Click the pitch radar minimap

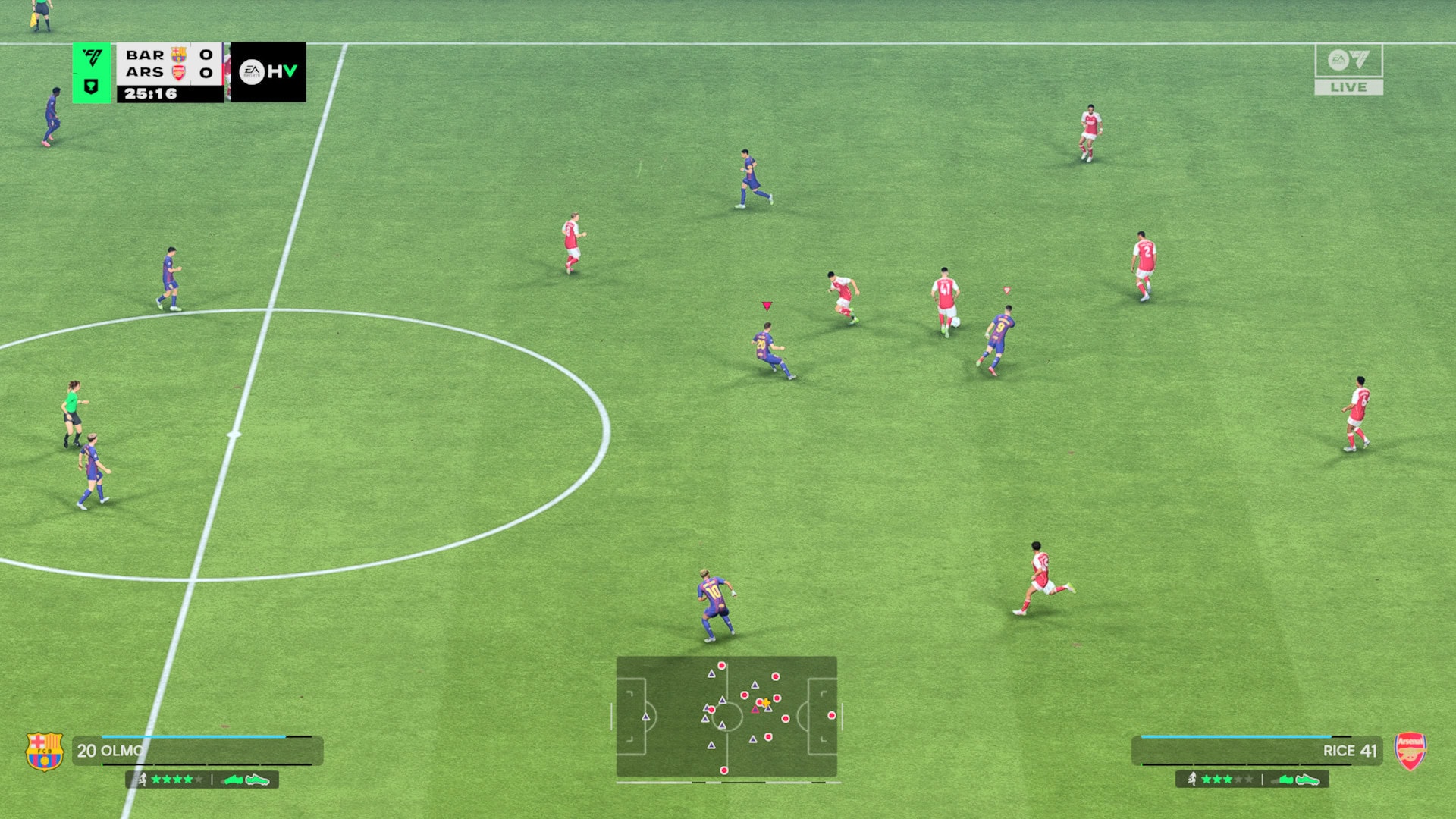726,717
